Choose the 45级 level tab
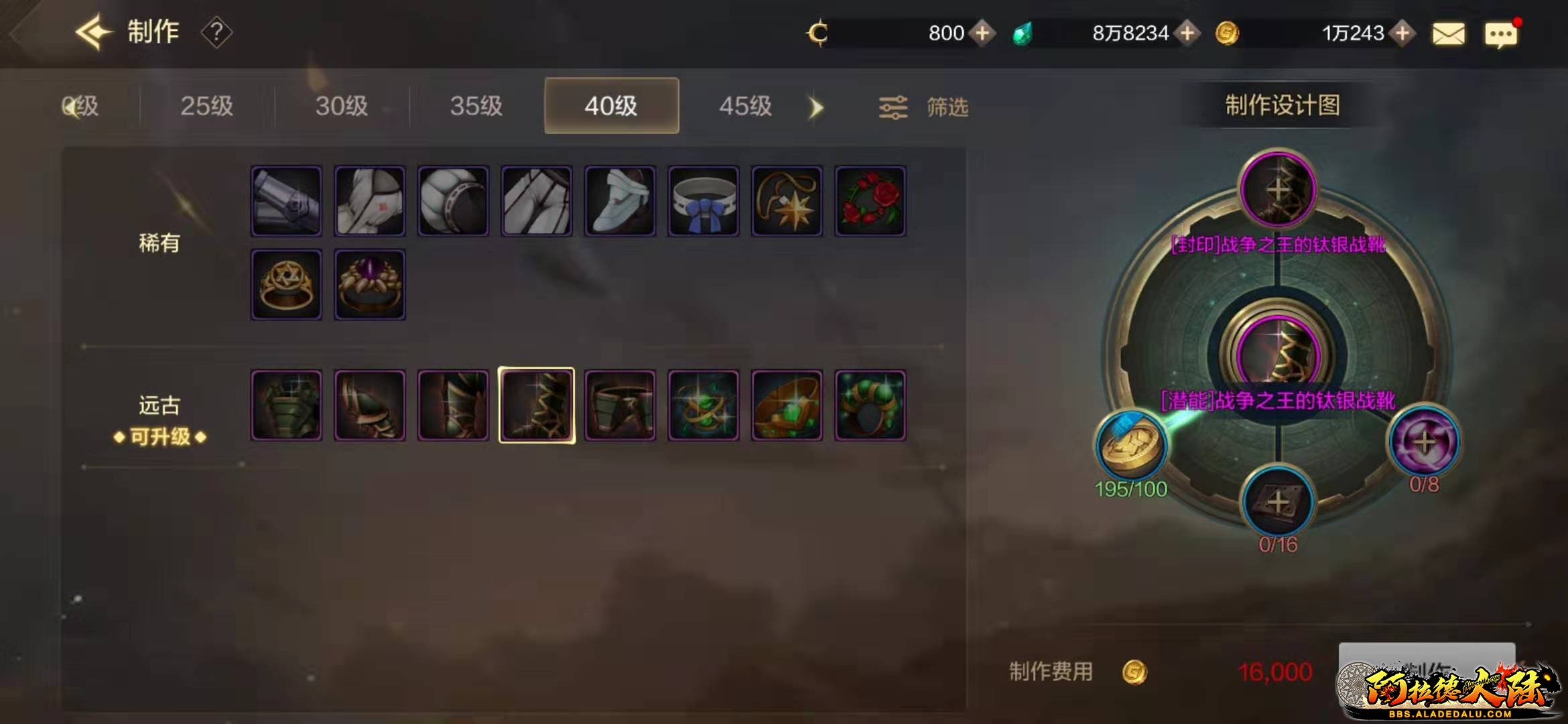Viewport: 1568px width, 724px height. (x=745, y=106)
